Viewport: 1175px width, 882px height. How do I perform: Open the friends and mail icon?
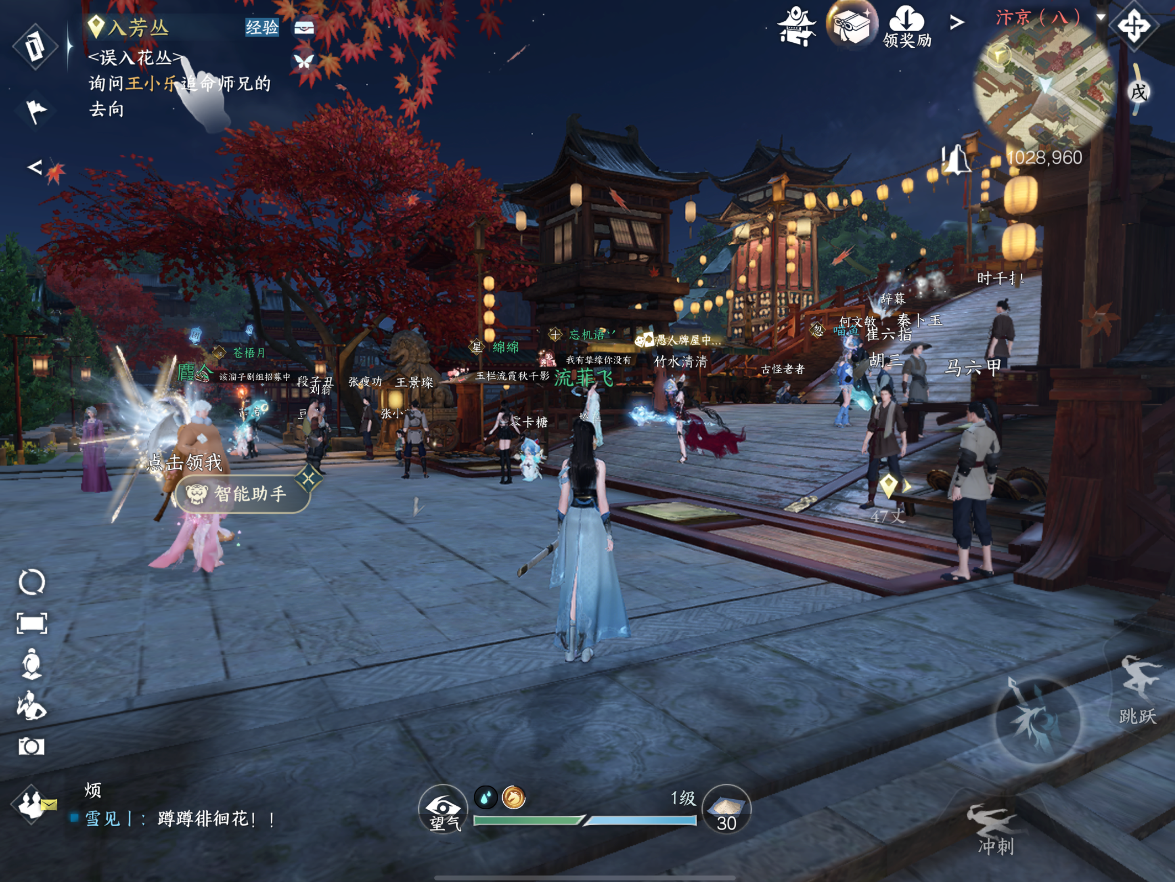(x=34, y=803)
